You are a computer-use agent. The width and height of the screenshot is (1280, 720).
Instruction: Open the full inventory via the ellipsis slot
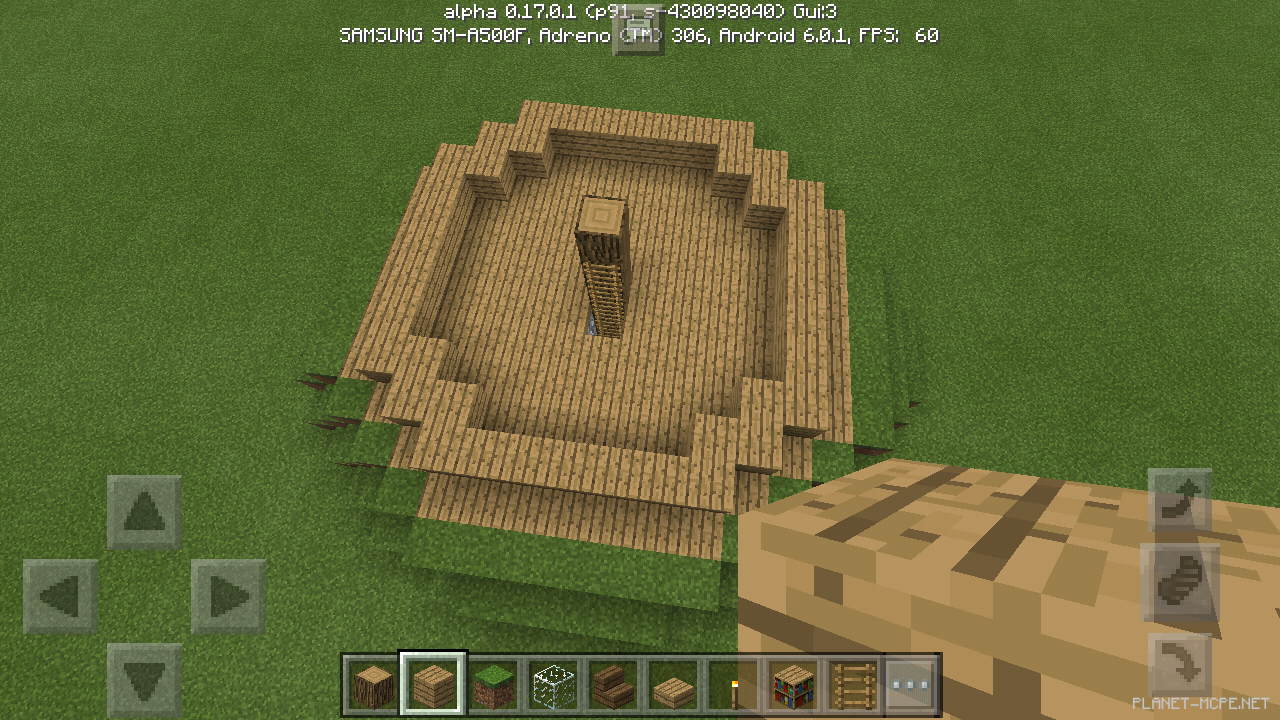pyautogui.click(x=911, y=685)
